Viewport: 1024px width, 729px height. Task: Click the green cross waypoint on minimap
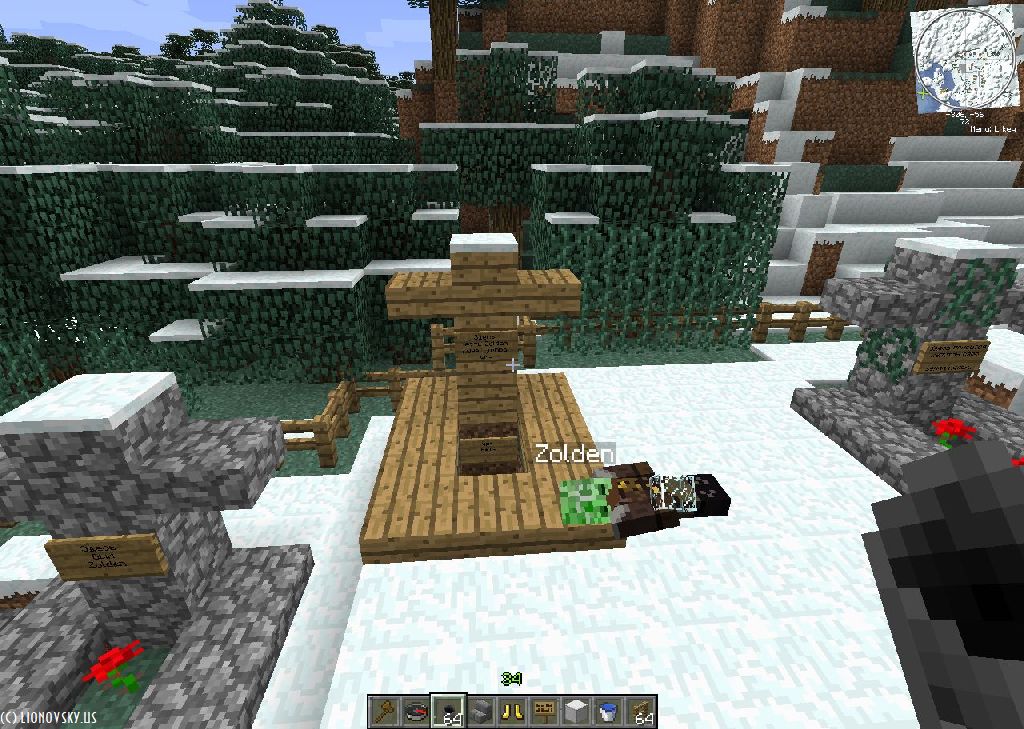pos(923,93)
